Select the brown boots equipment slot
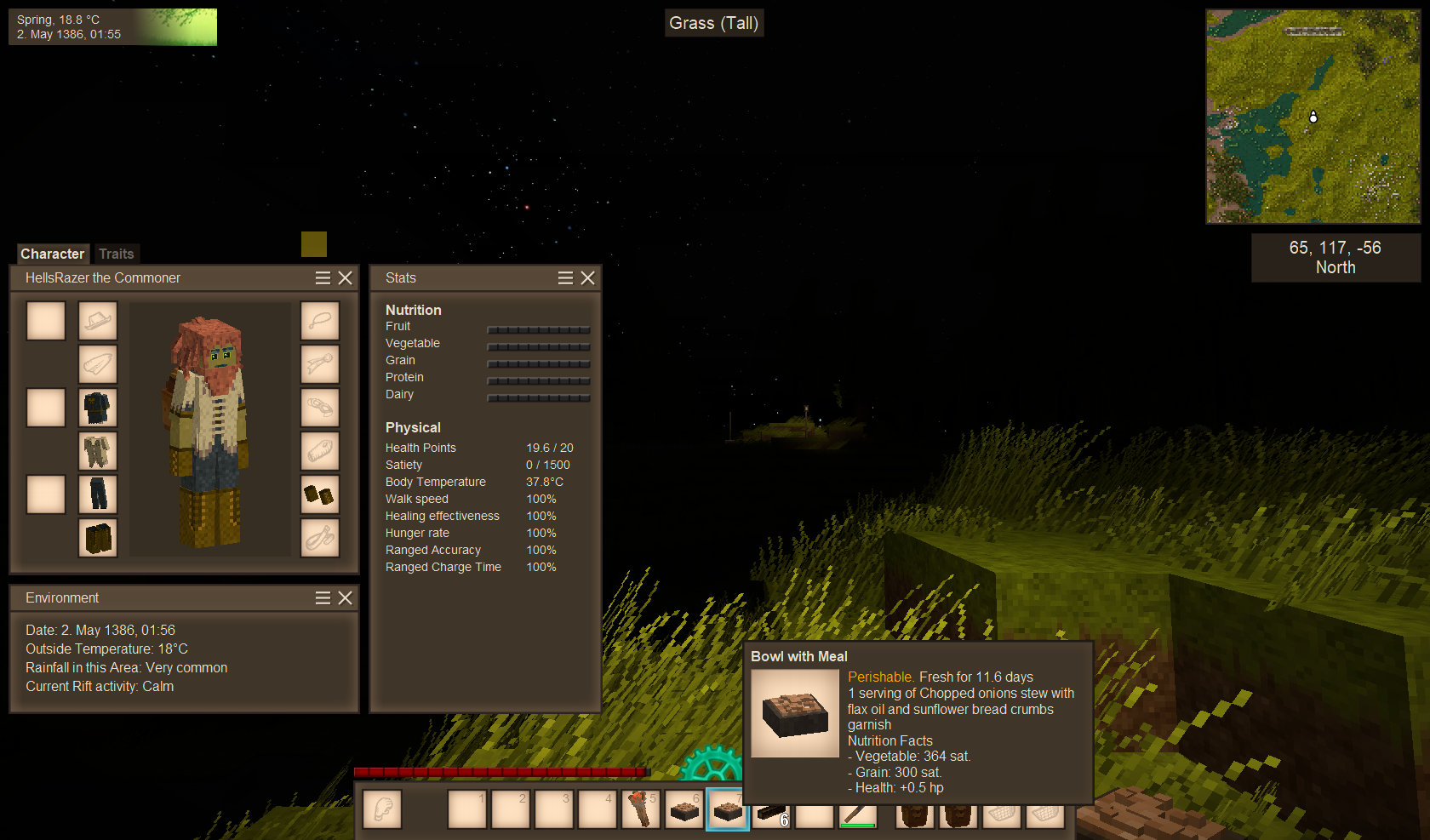1430x840 pixels. pyautogui.click(x=98, y=538)
